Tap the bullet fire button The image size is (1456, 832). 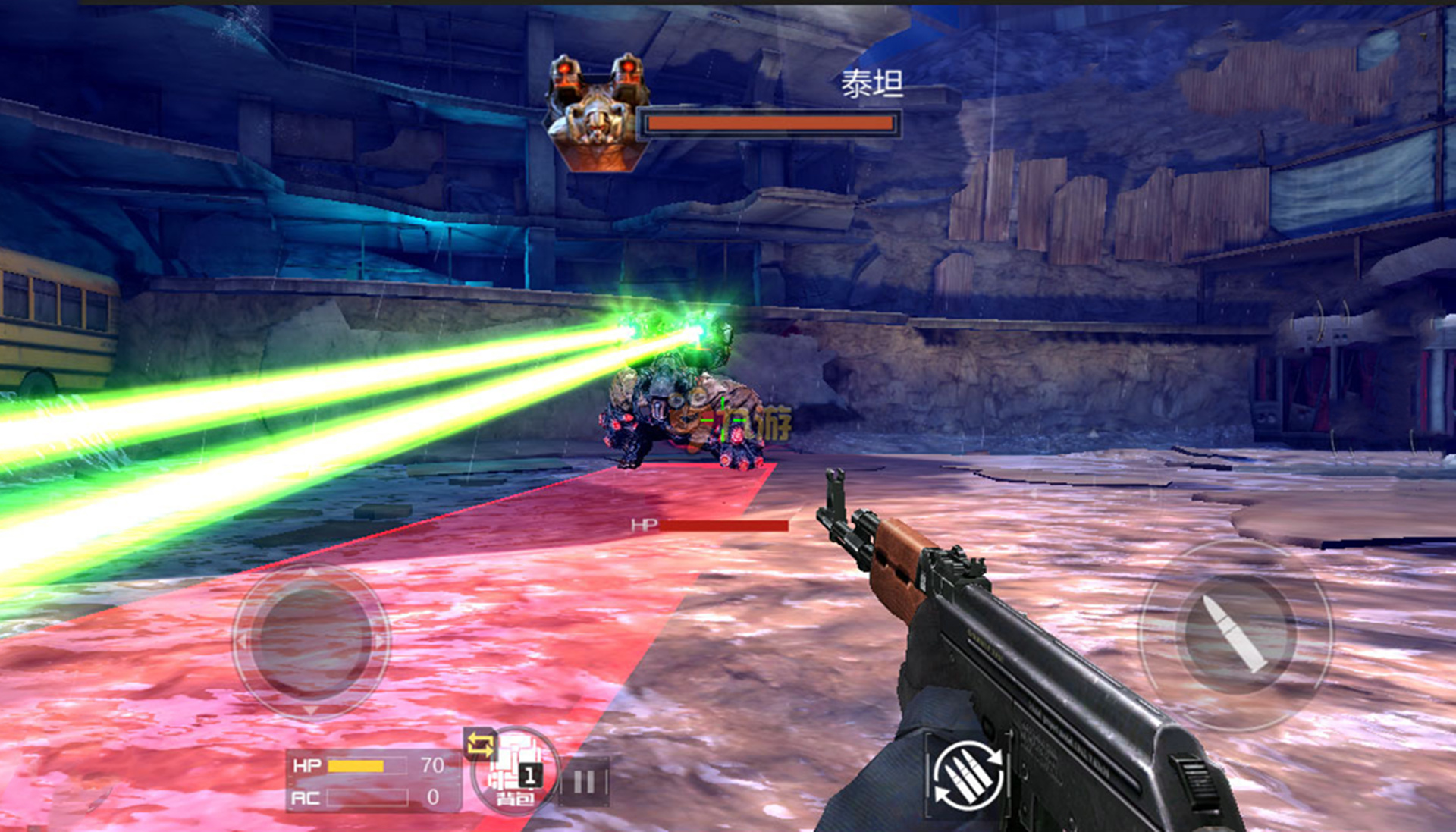(1236, 634)
